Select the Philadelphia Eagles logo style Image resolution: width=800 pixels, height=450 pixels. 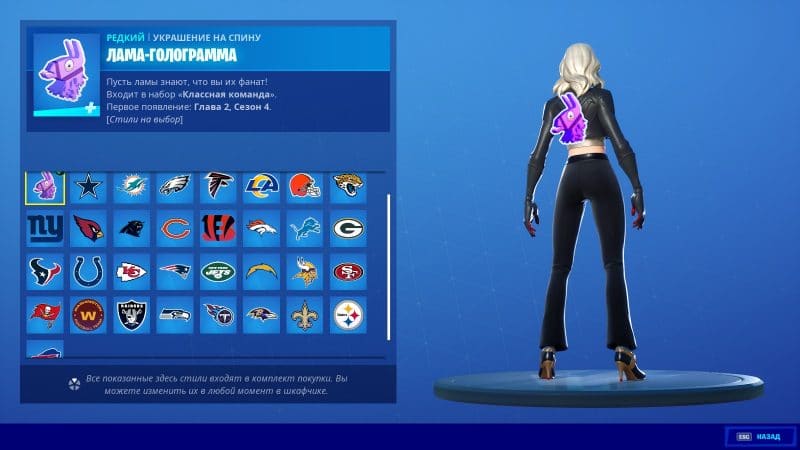(174, 186)
